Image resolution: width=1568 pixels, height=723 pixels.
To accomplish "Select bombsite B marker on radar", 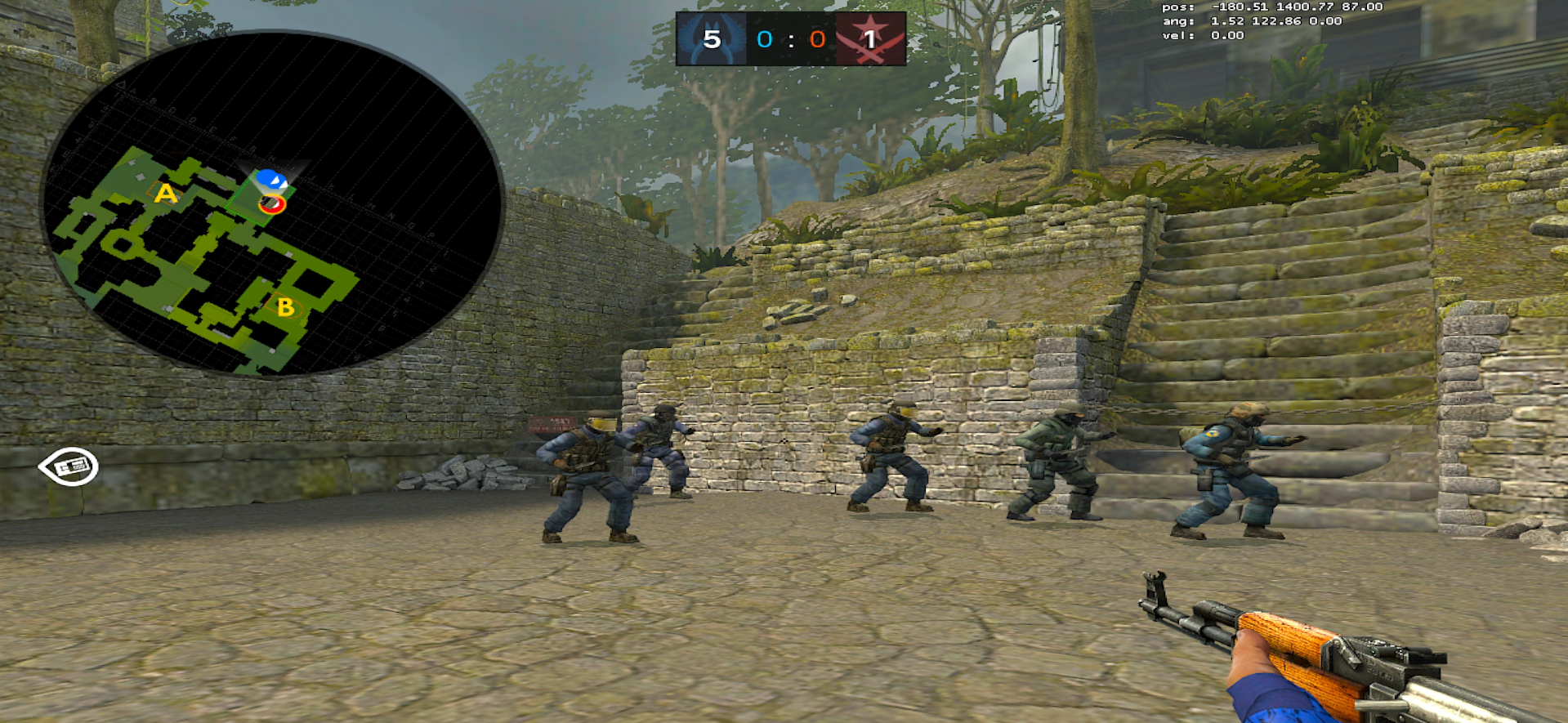I will tap(285, 307).
